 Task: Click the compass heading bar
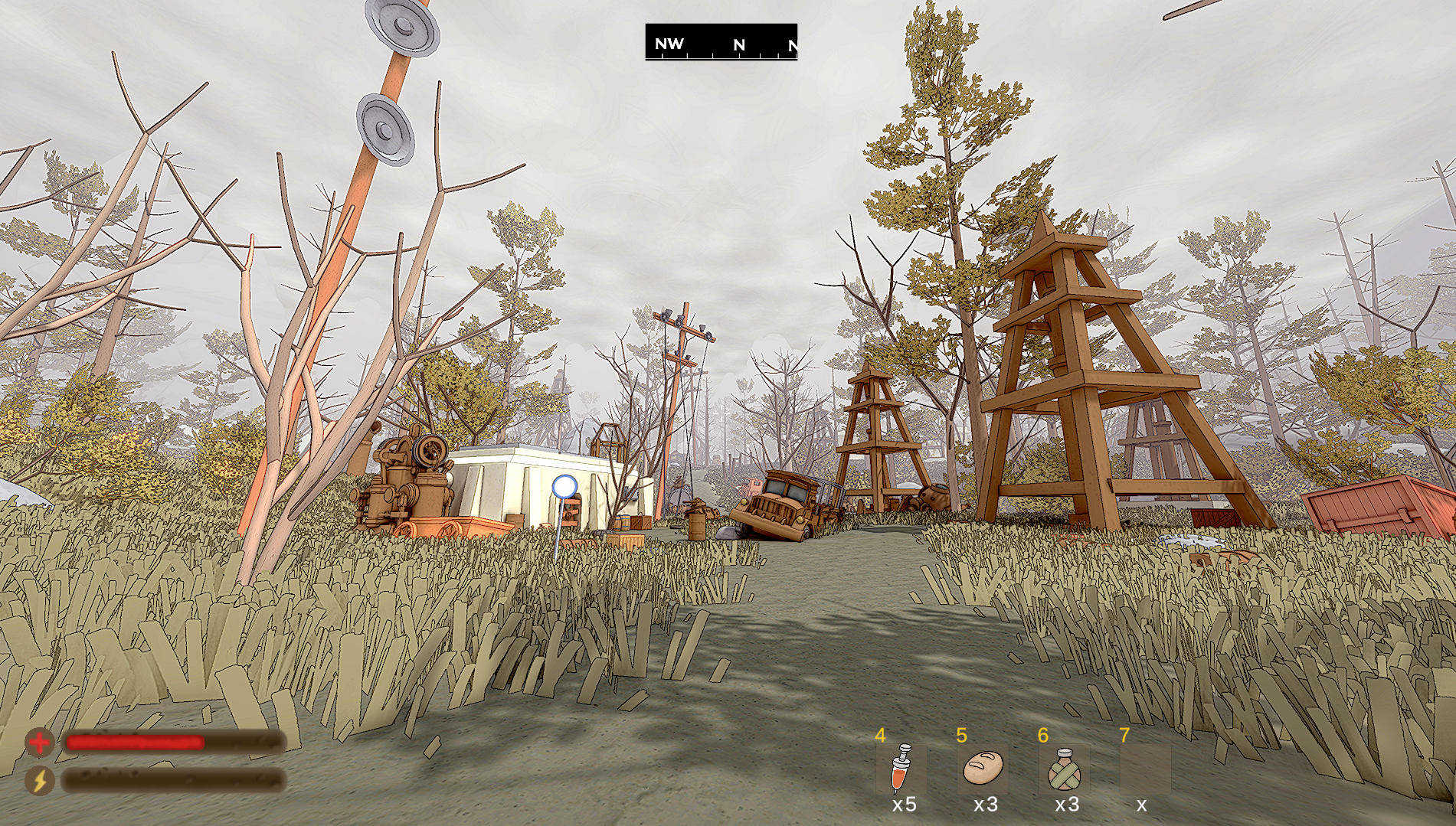(721, 42)
